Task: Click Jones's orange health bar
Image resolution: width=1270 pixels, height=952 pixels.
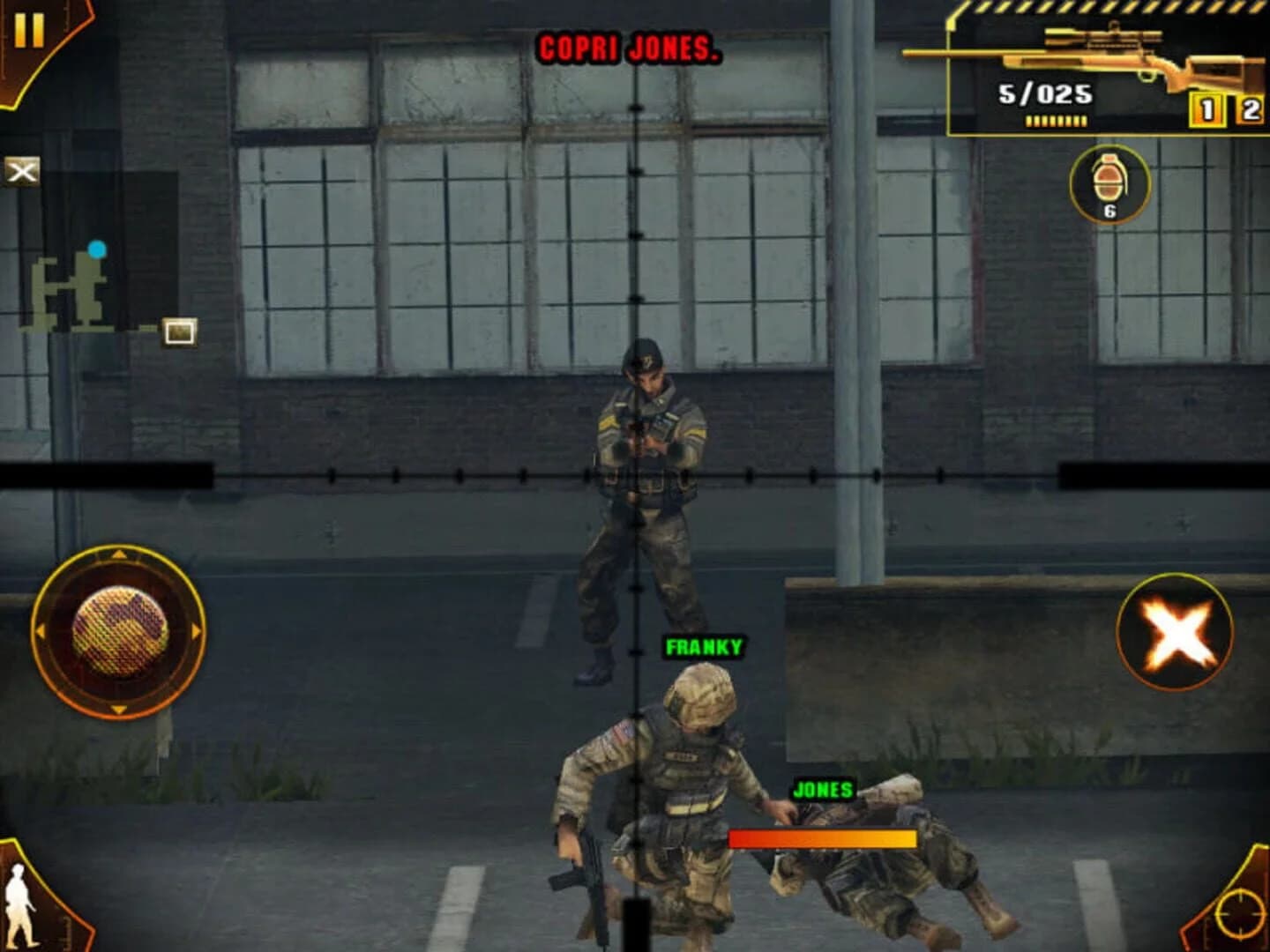Action: coord(822,839)
